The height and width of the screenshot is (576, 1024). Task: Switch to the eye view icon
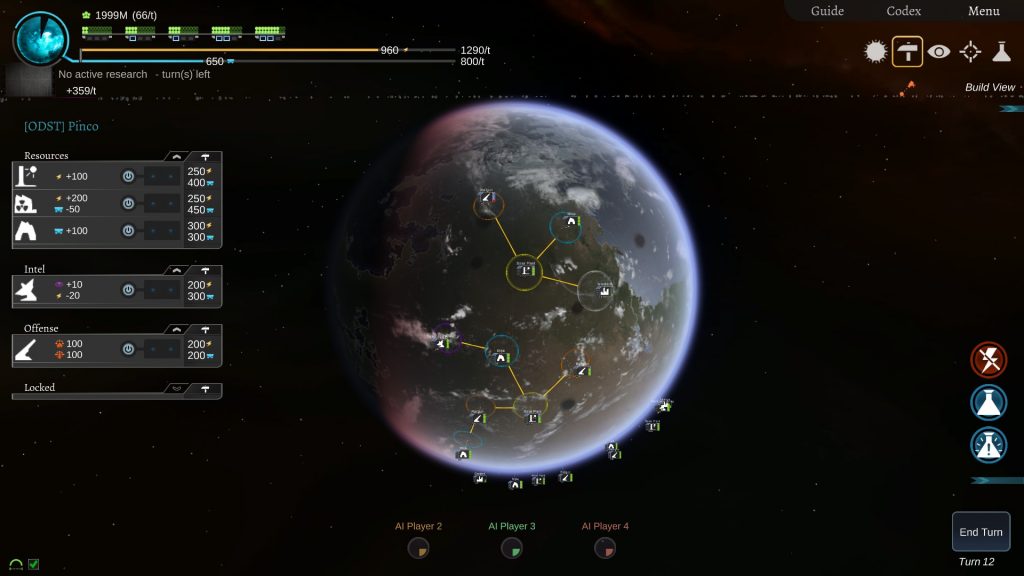(938, 52)
